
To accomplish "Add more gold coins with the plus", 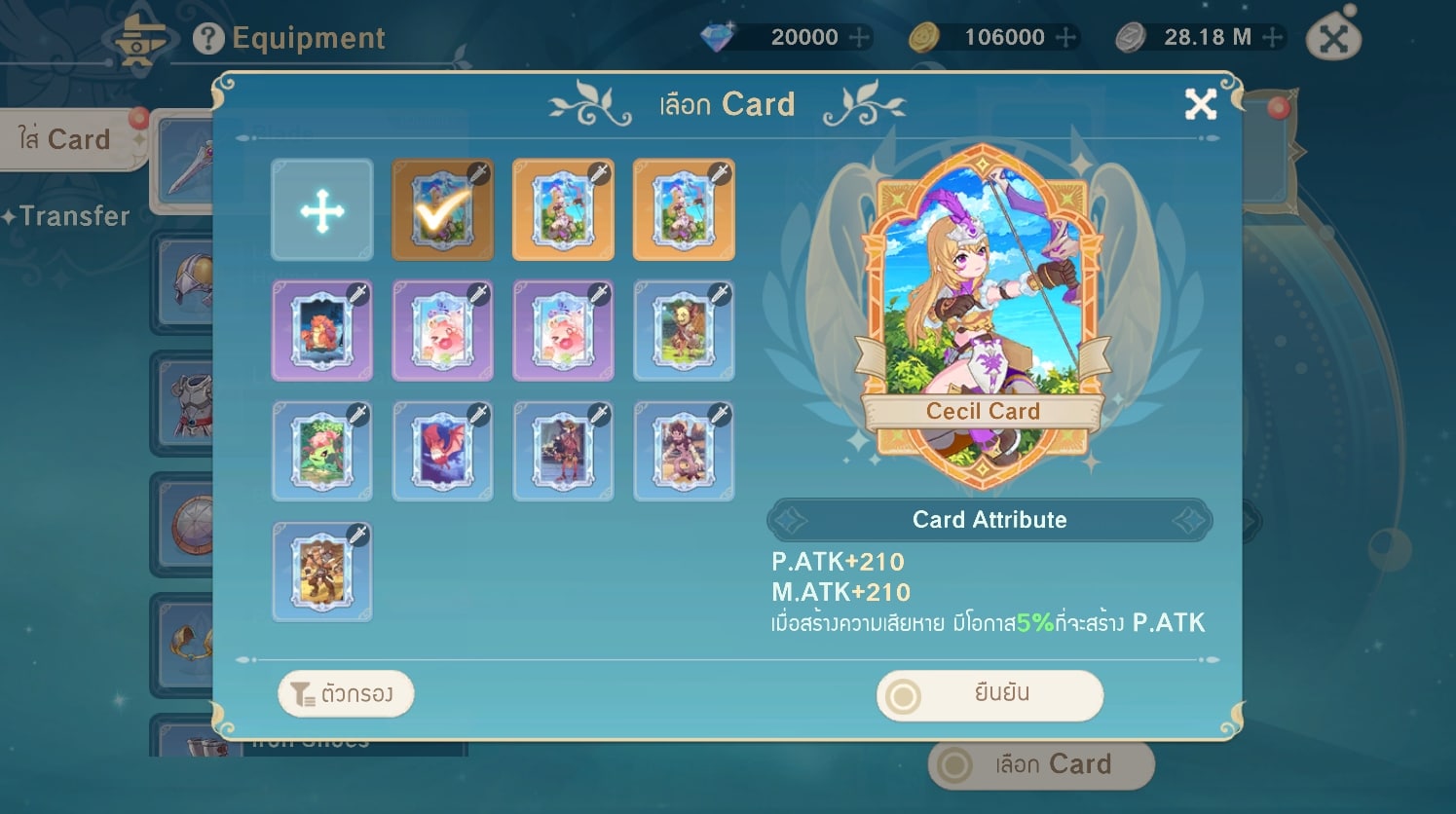I will (1065, 38).
